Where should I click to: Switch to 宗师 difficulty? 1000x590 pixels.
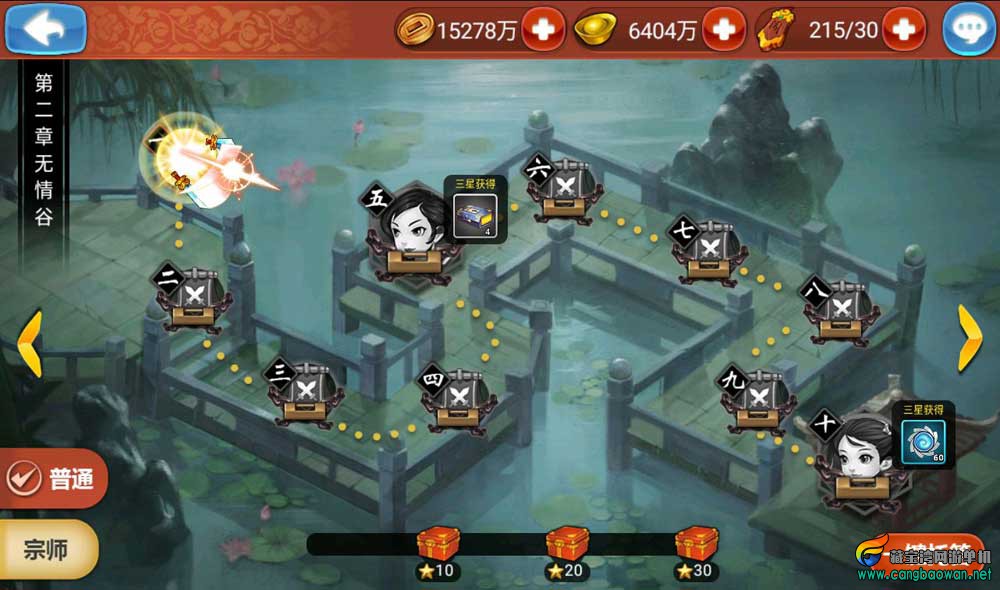coord(48,549)
